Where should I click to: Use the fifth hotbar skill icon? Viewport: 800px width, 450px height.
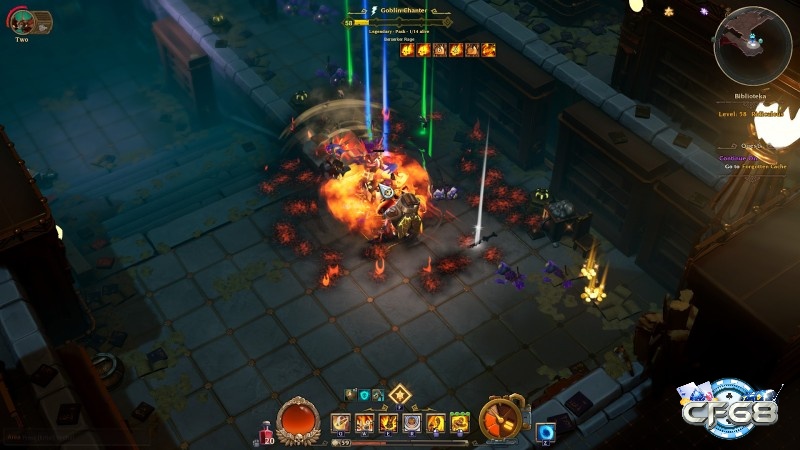point(435,422)
